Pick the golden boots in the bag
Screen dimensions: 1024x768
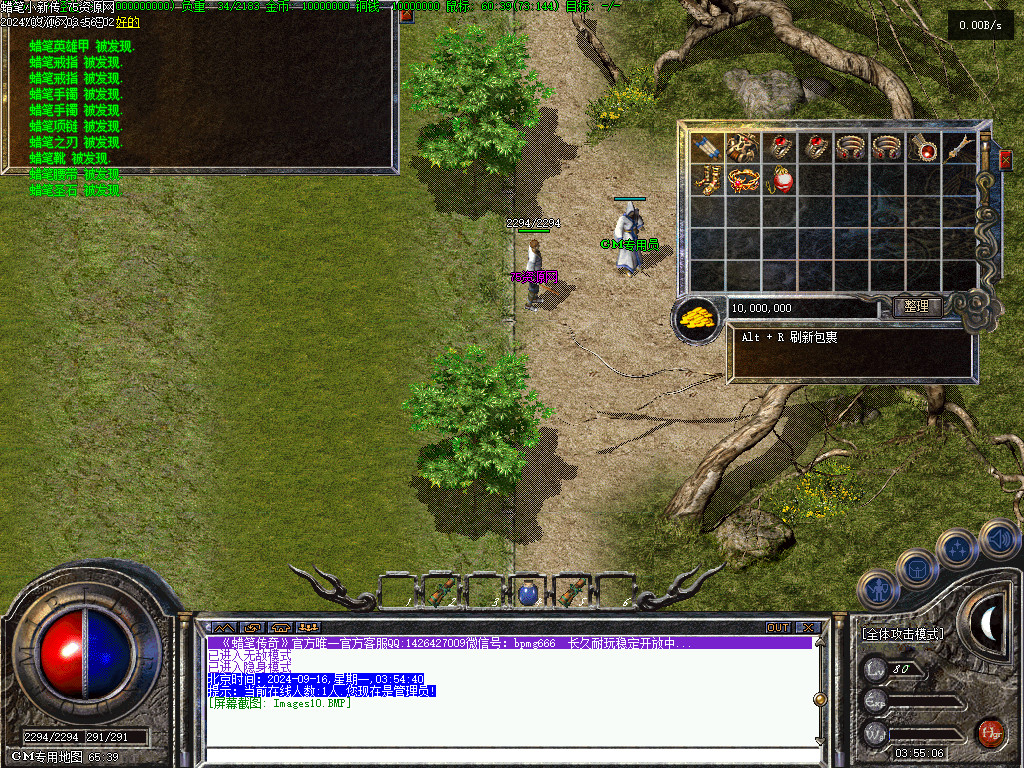coord(707,180)
